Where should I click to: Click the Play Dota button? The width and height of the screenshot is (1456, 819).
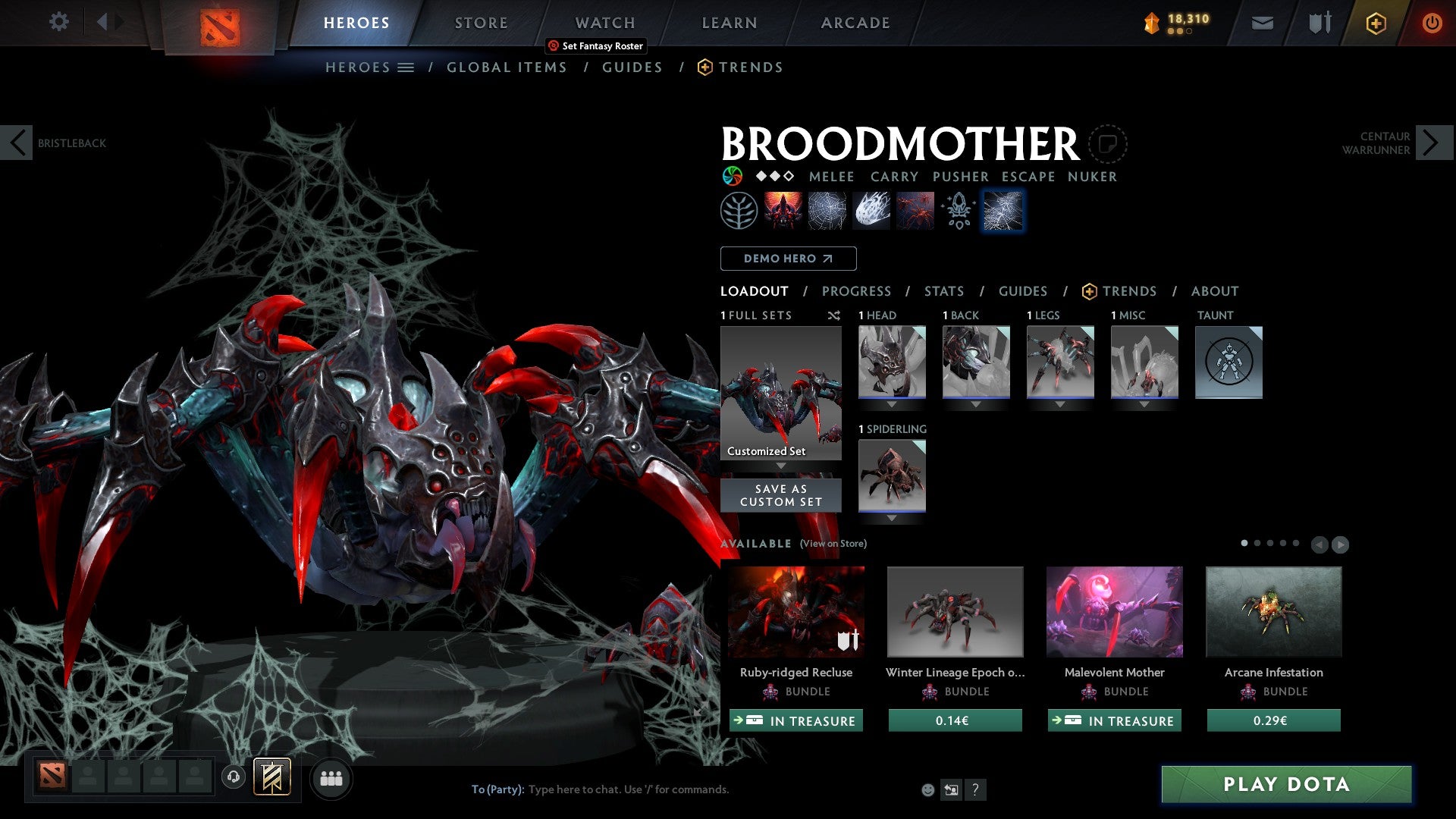[1284, 785]
